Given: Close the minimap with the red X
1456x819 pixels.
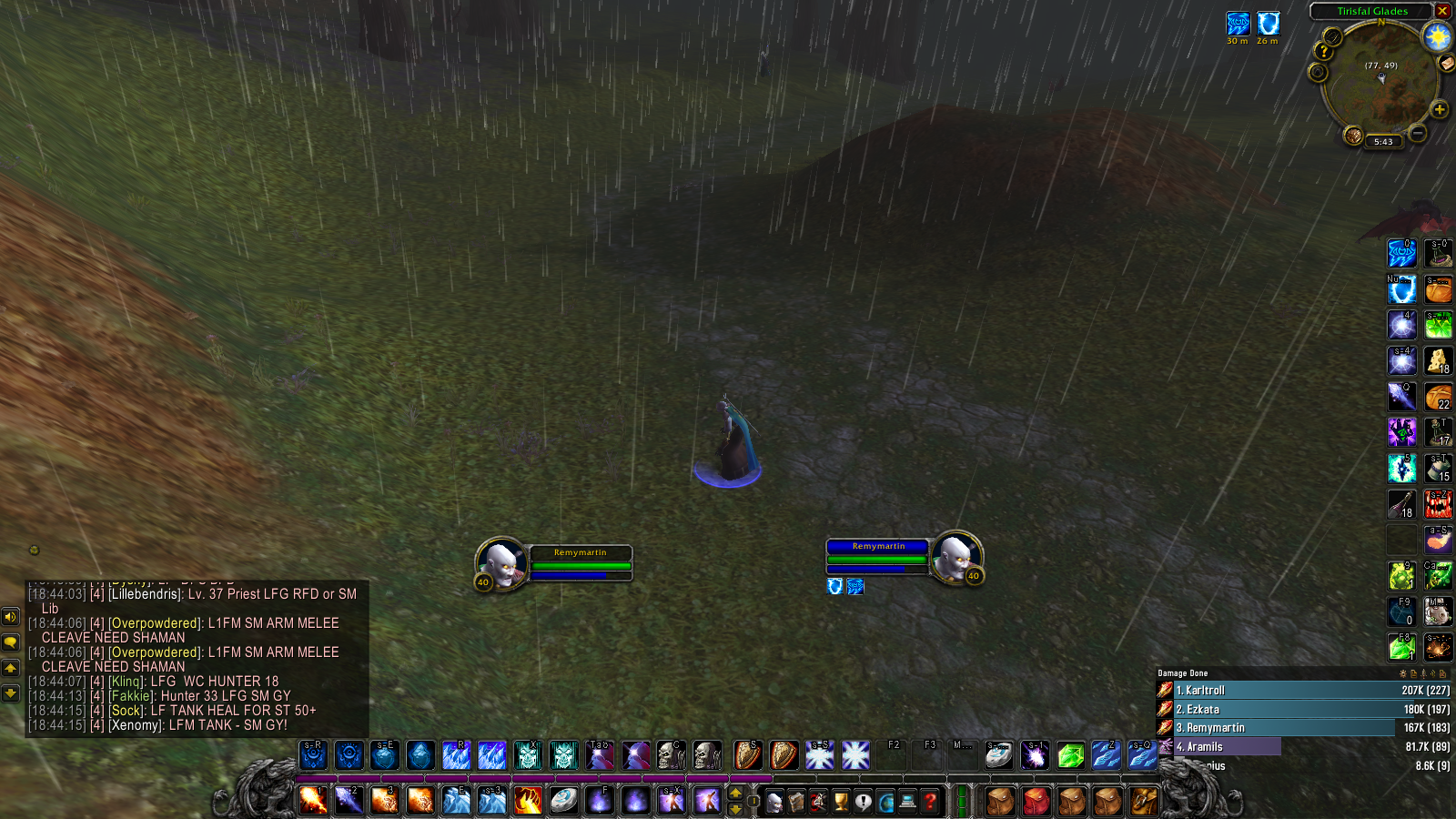Looking at the screenshot, I should (1442, 11).
